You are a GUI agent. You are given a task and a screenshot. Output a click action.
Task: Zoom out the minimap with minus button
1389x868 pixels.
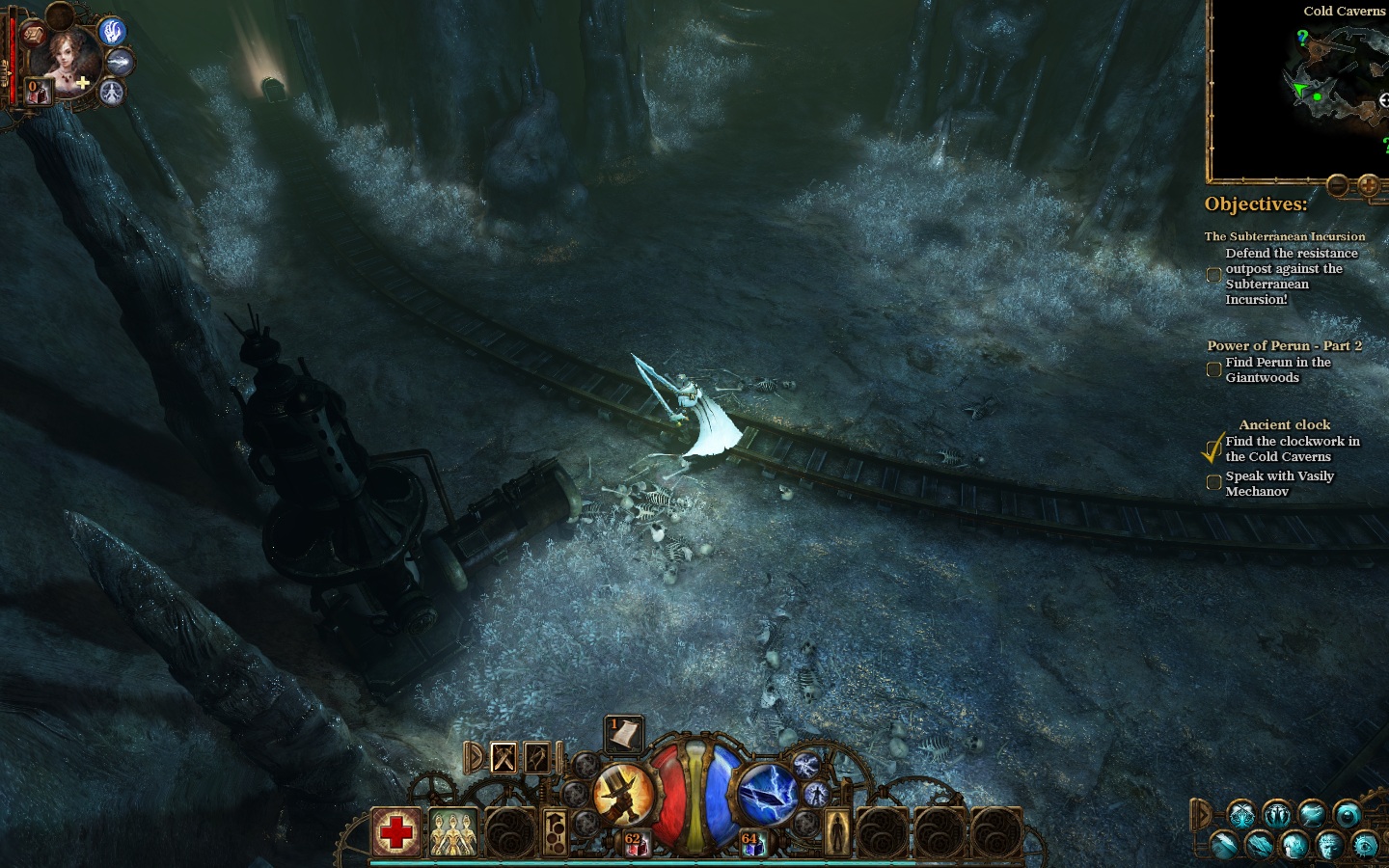tap(1337, 184)
